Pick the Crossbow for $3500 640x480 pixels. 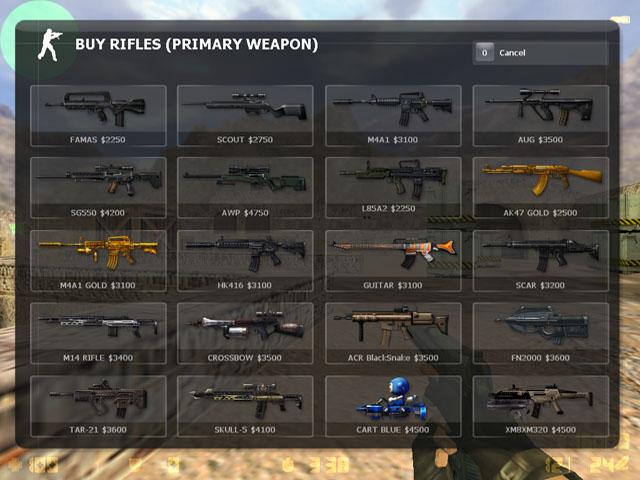tap(245, 333)
